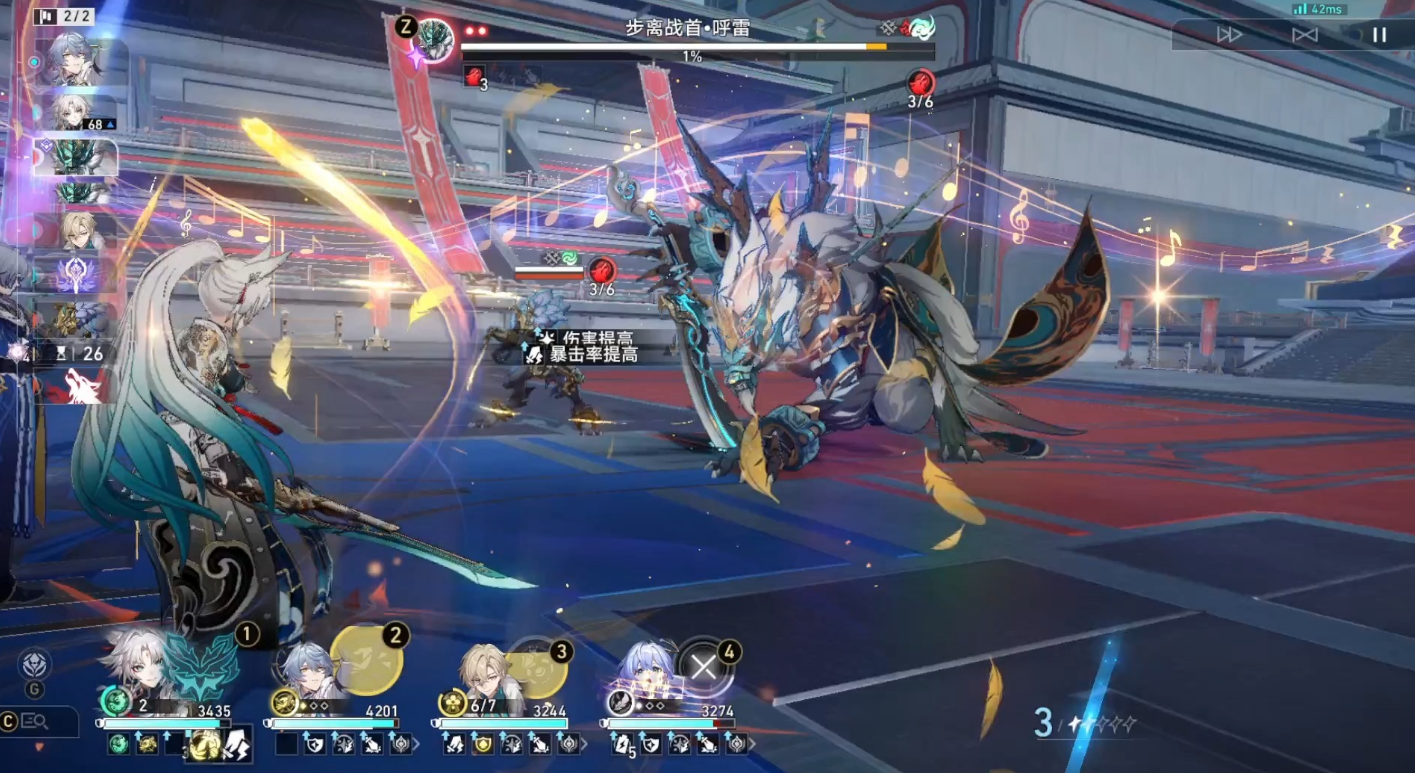The image size is (1415, 773).
Task: Pause the battle
Action: coord(1379,35)
